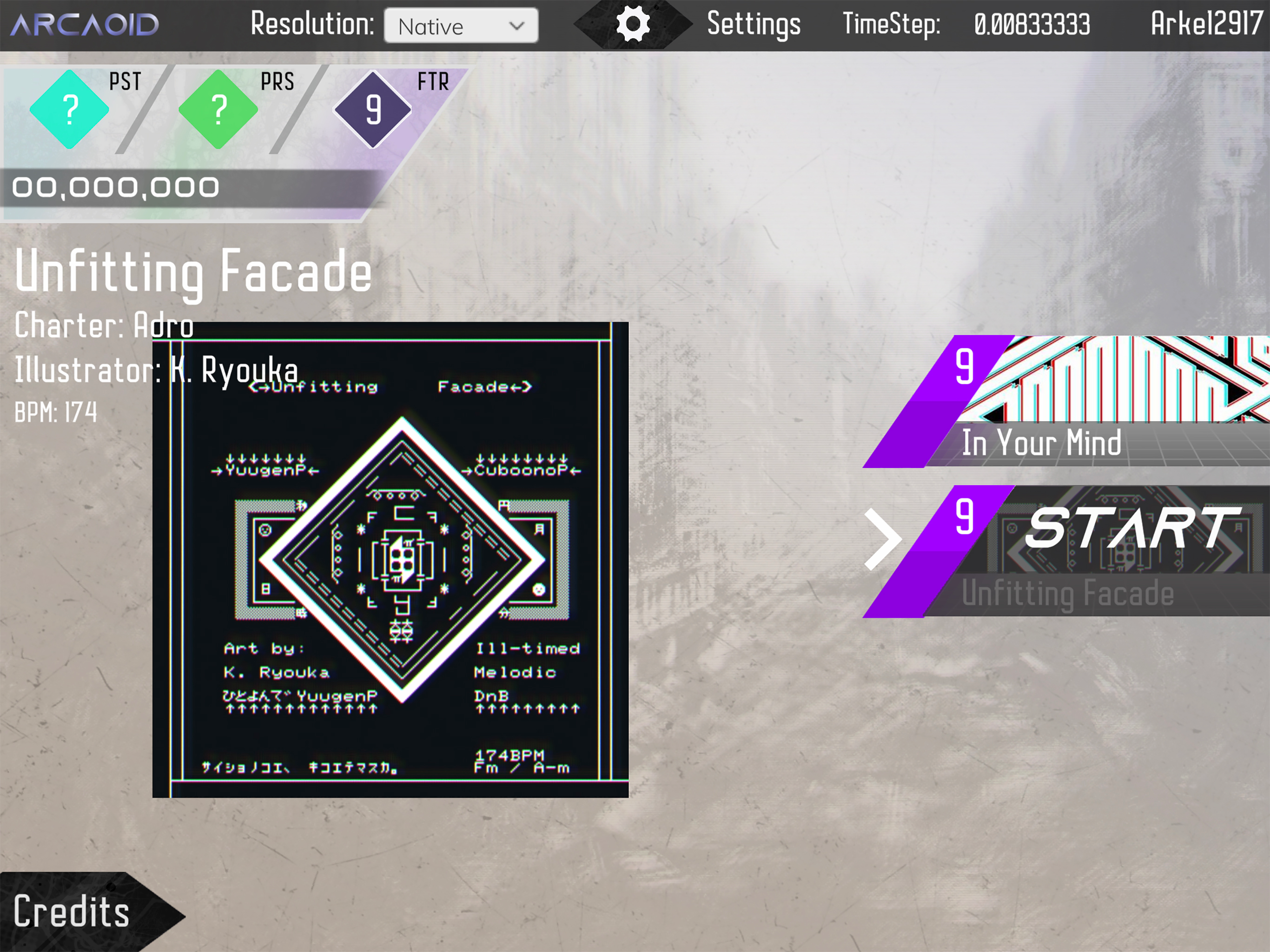This screenshot has height=952, width=1270.
Task: Open the Resolution dropdown set to Native
Action: coord(461,26)
